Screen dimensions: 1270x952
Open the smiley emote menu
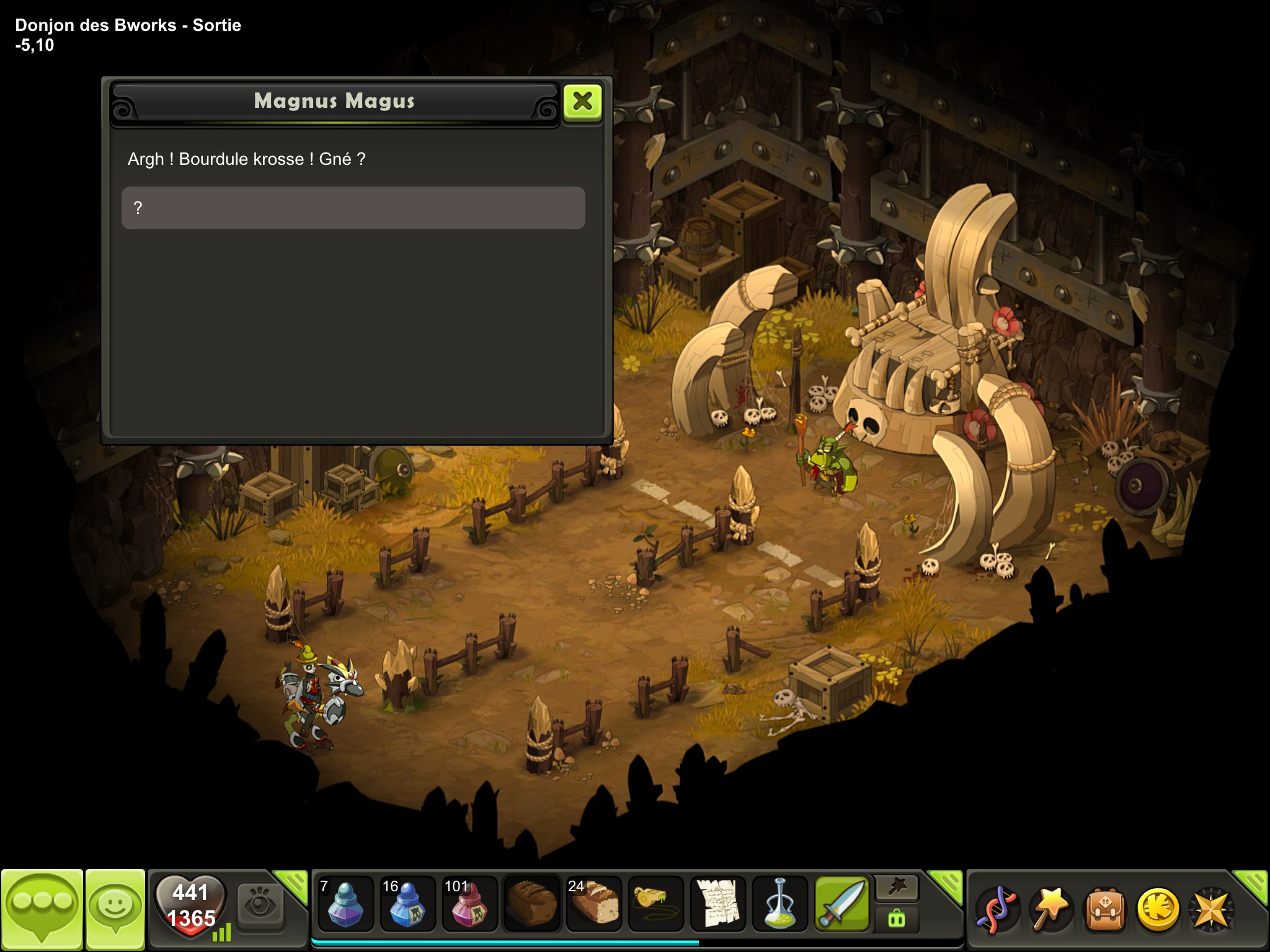tap(115, 909)
